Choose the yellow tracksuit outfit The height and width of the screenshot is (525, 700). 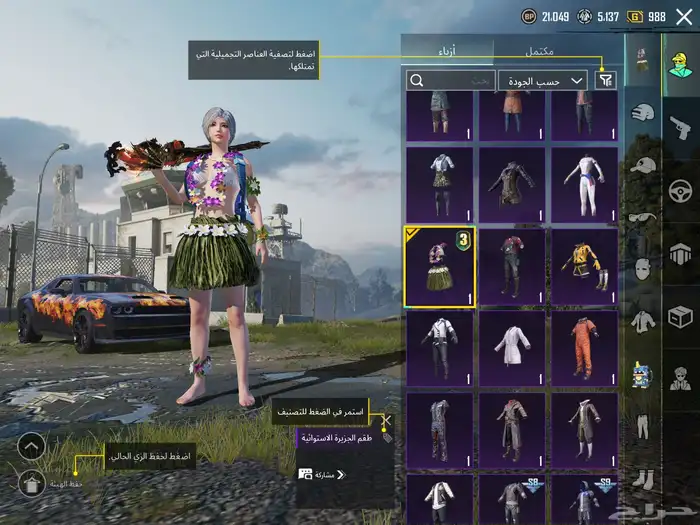click(584, 267)
